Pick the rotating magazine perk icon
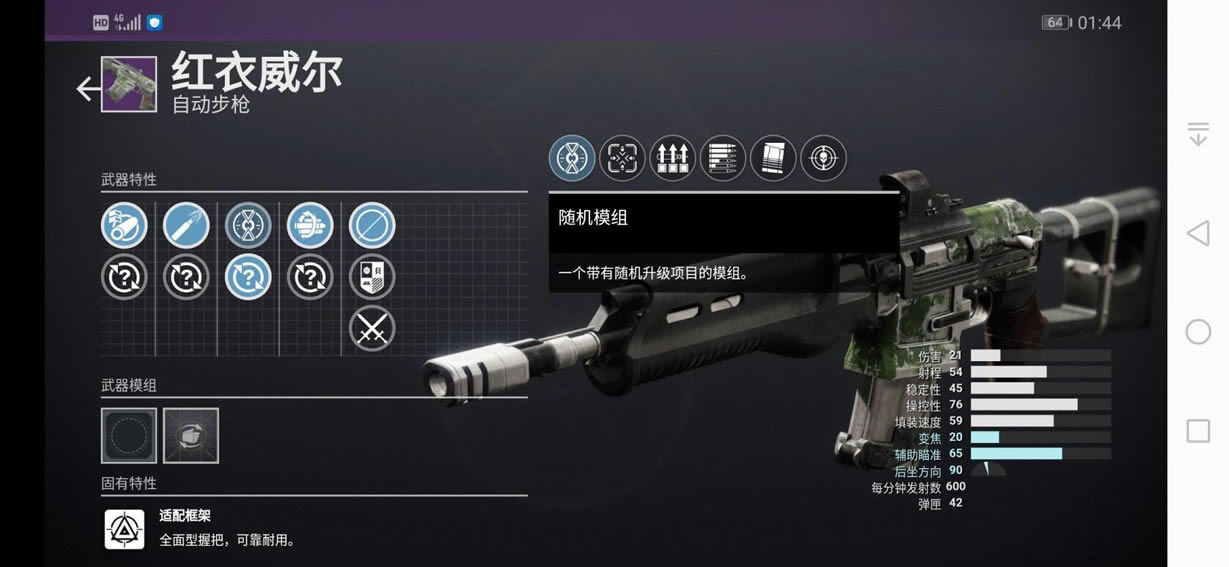 tap(310, 226)
